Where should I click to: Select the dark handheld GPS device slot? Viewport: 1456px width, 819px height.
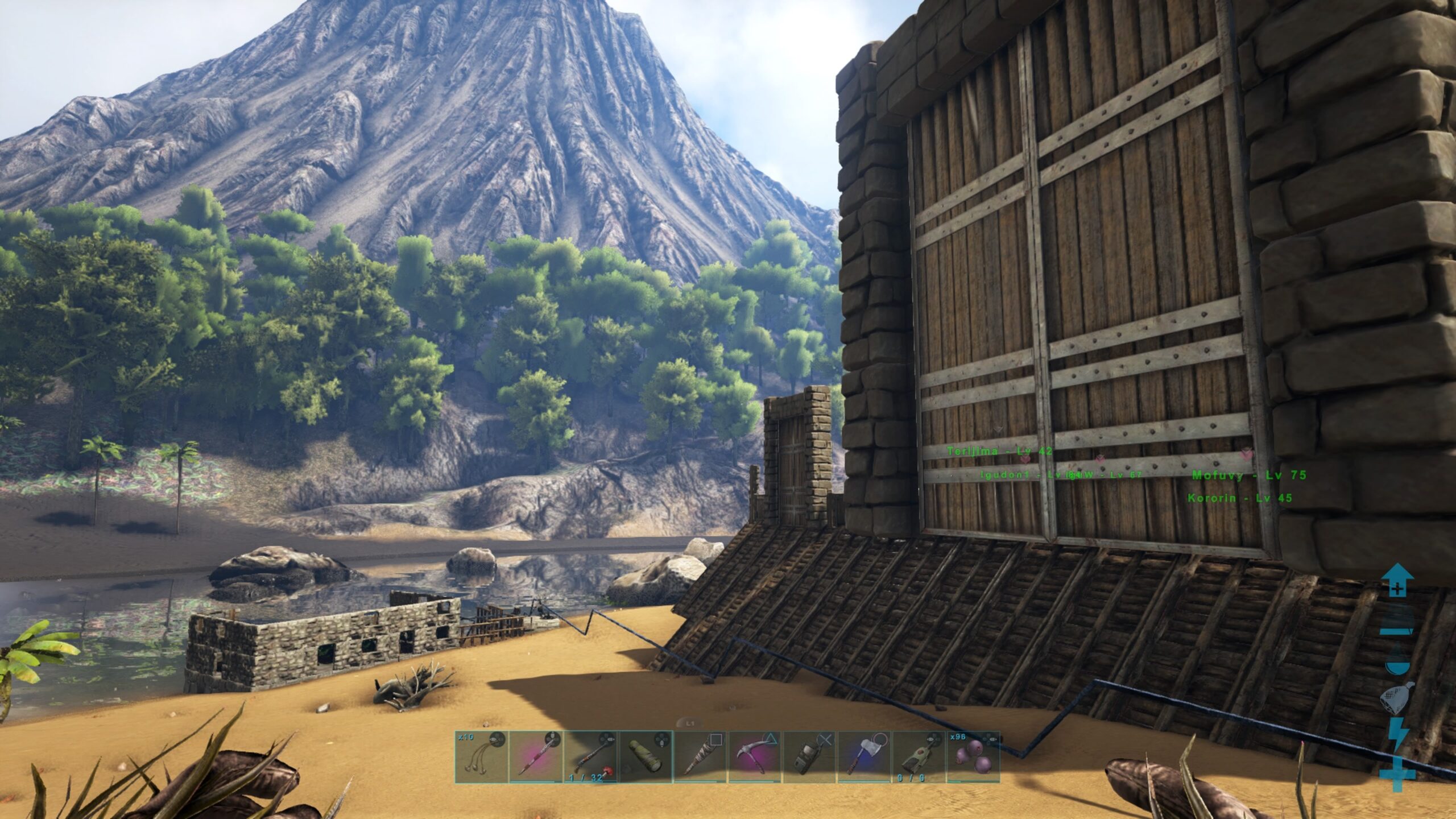click(808, 756)
